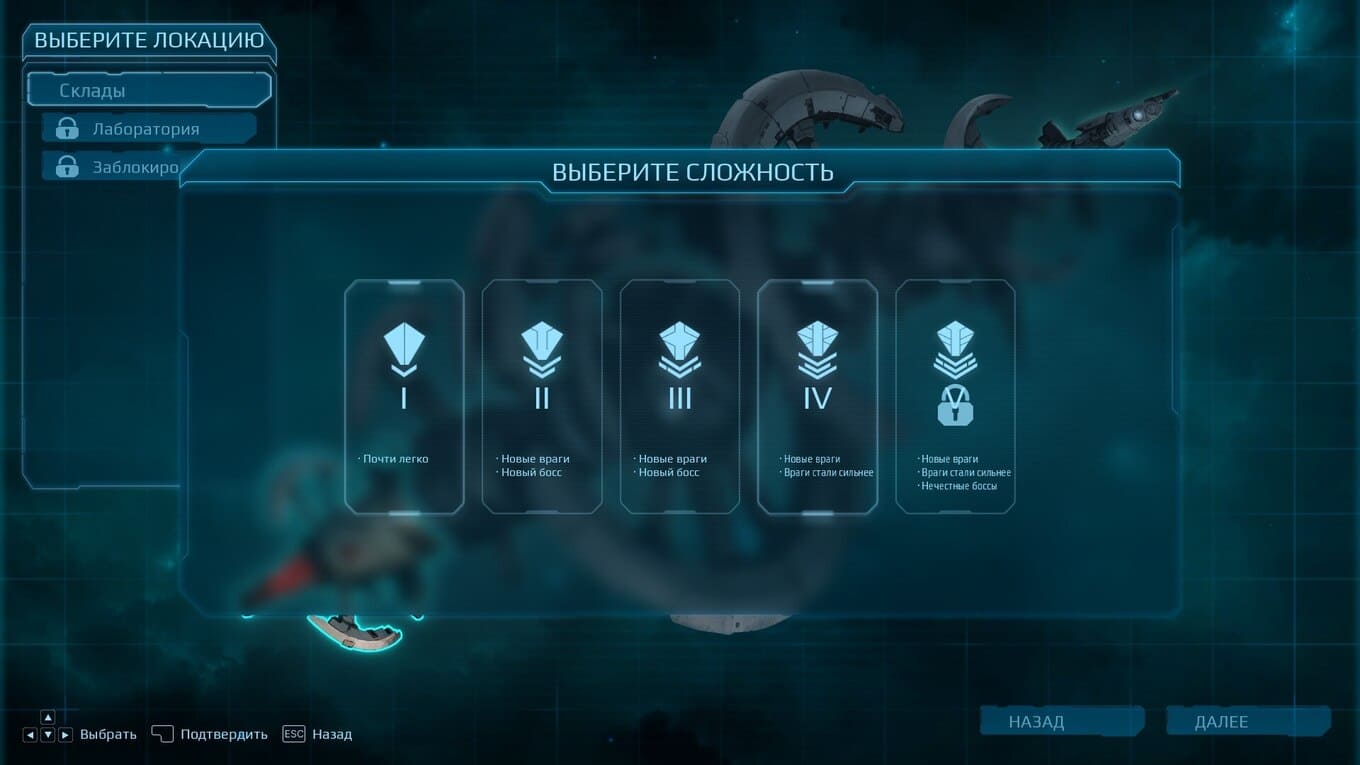Continue with the ДАЛЕЕ button
1360x765 pixels.
[1248, 721]
